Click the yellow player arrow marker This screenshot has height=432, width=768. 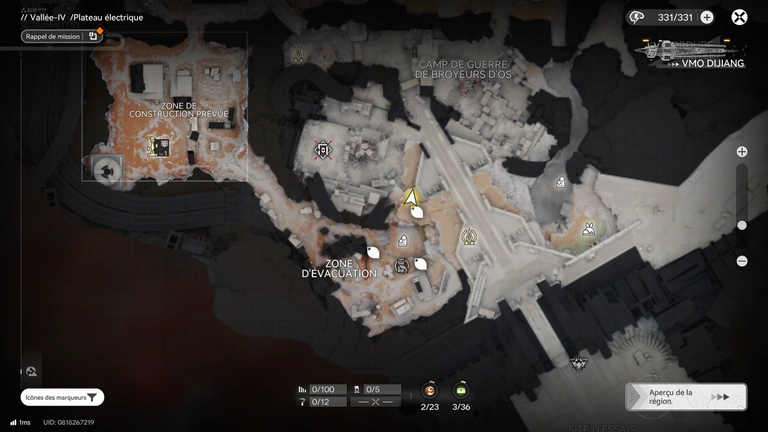pos(409,196)
